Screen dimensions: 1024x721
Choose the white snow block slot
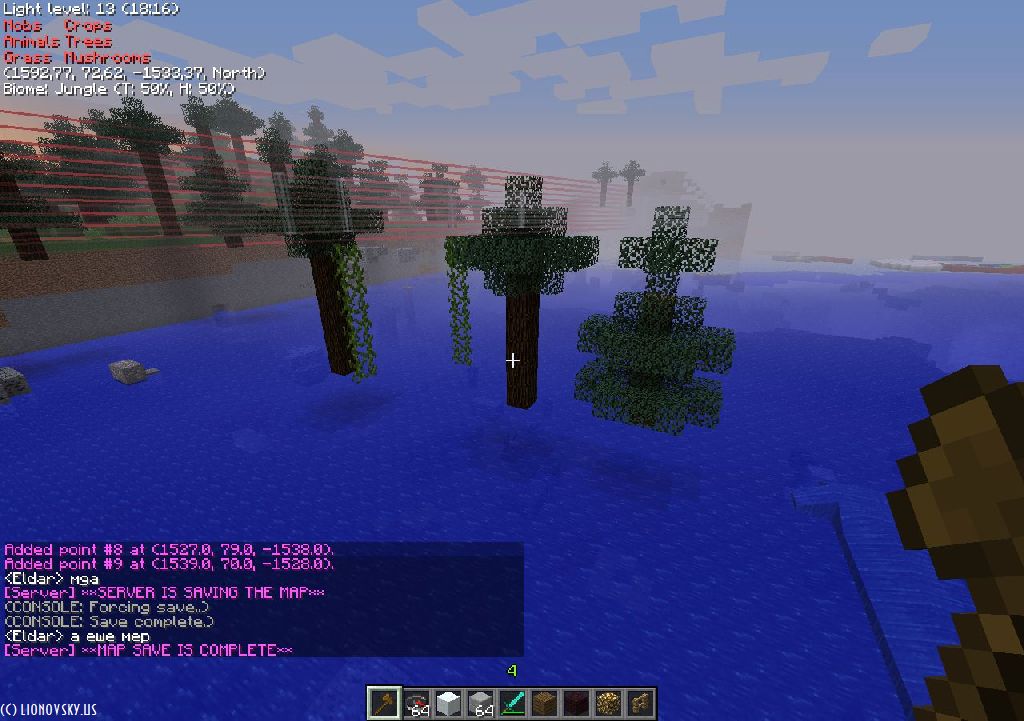pyautogui.click(x=448, y=703)
